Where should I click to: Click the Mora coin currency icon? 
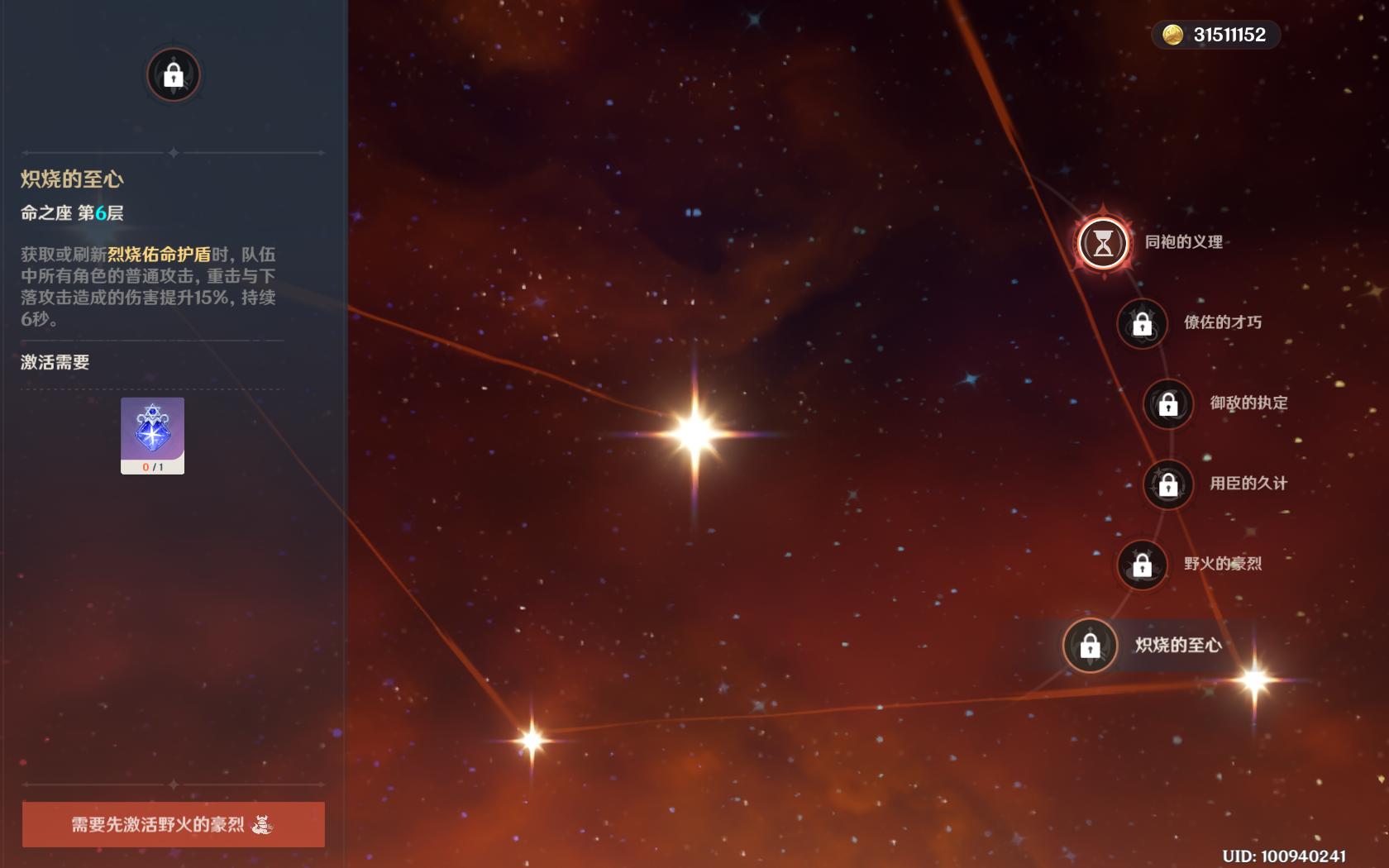point(1172,35)
